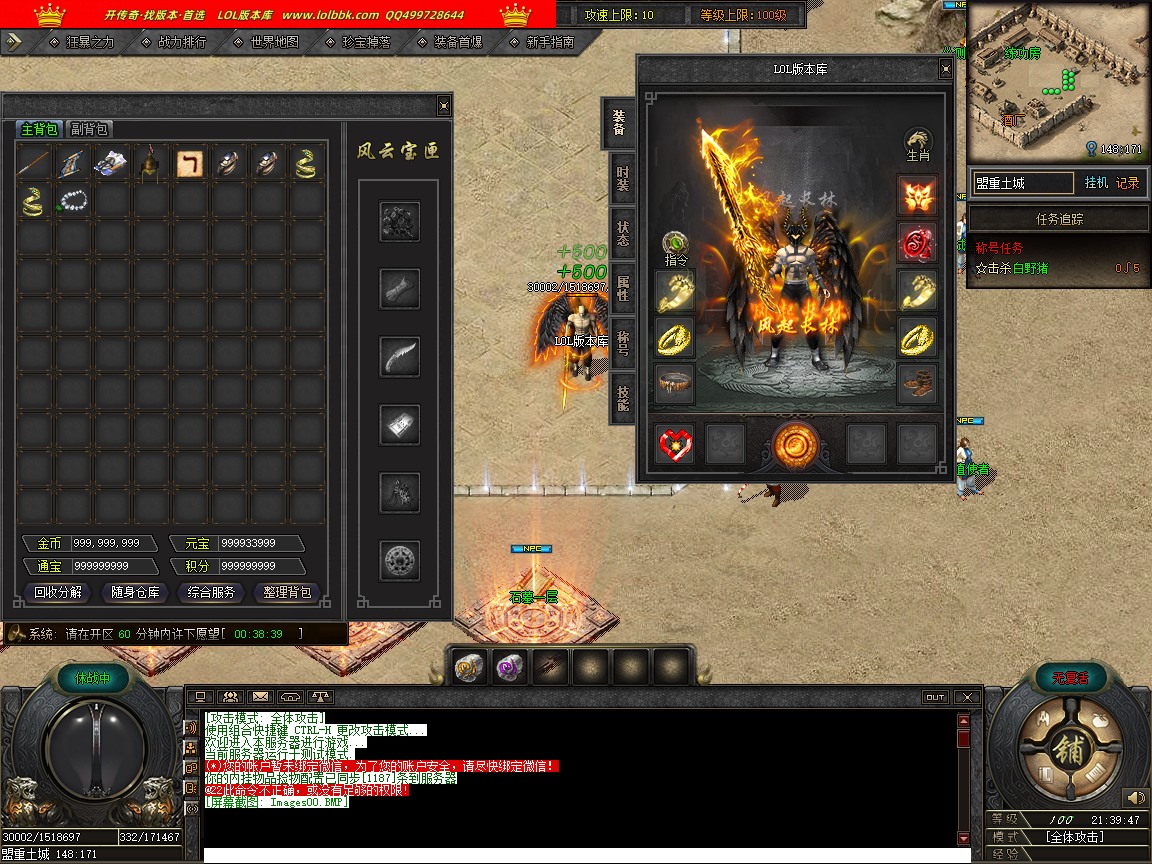Viewport: 1152px width, 864px height.
Task: Open the 狂暴之力 menu entry
Action: click(90, 42)
